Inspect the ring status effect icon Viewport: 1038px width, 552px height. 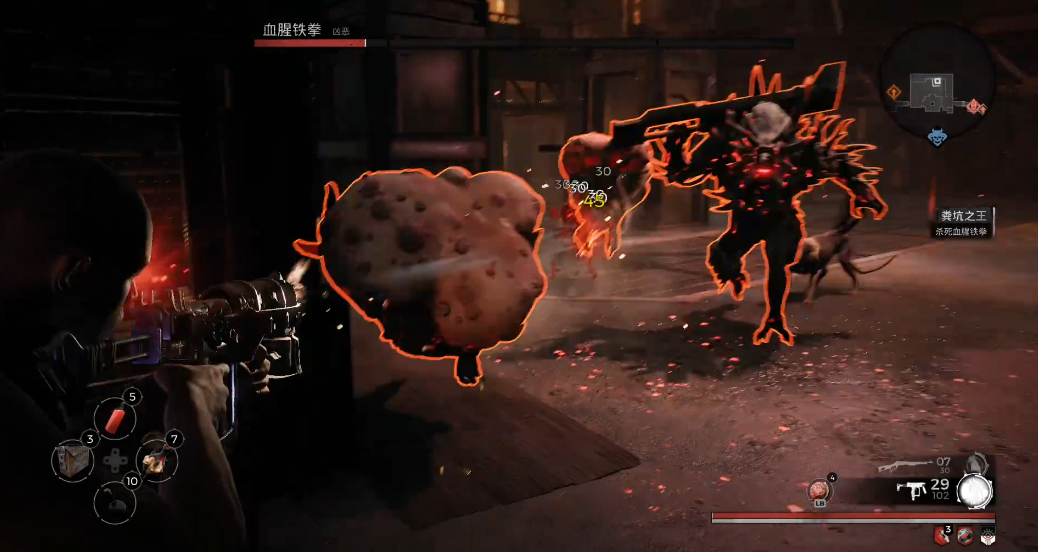[x=965, y=535]
